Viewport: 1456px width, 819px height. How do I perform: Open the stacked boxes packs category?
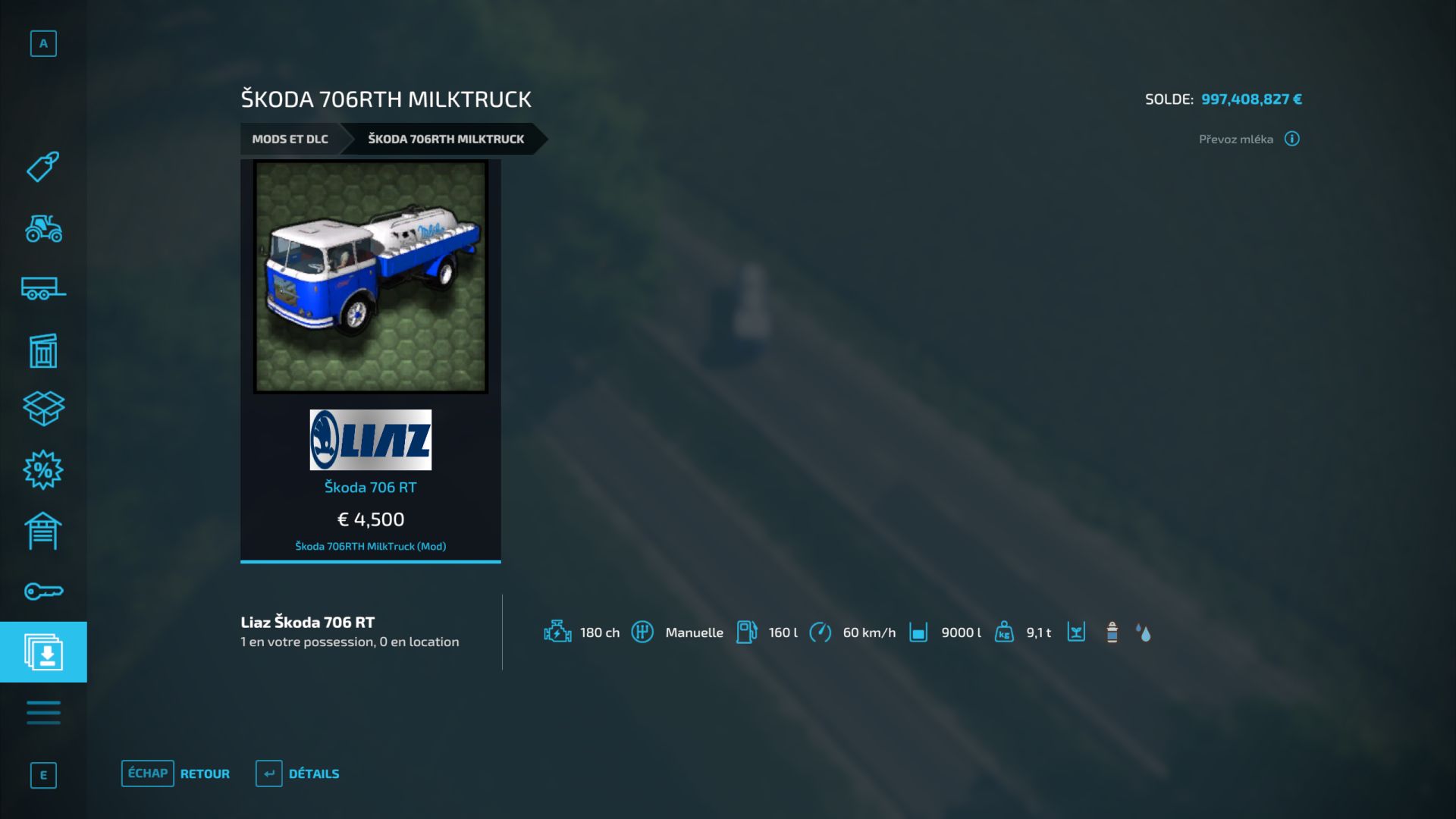[x=43, y=409]
